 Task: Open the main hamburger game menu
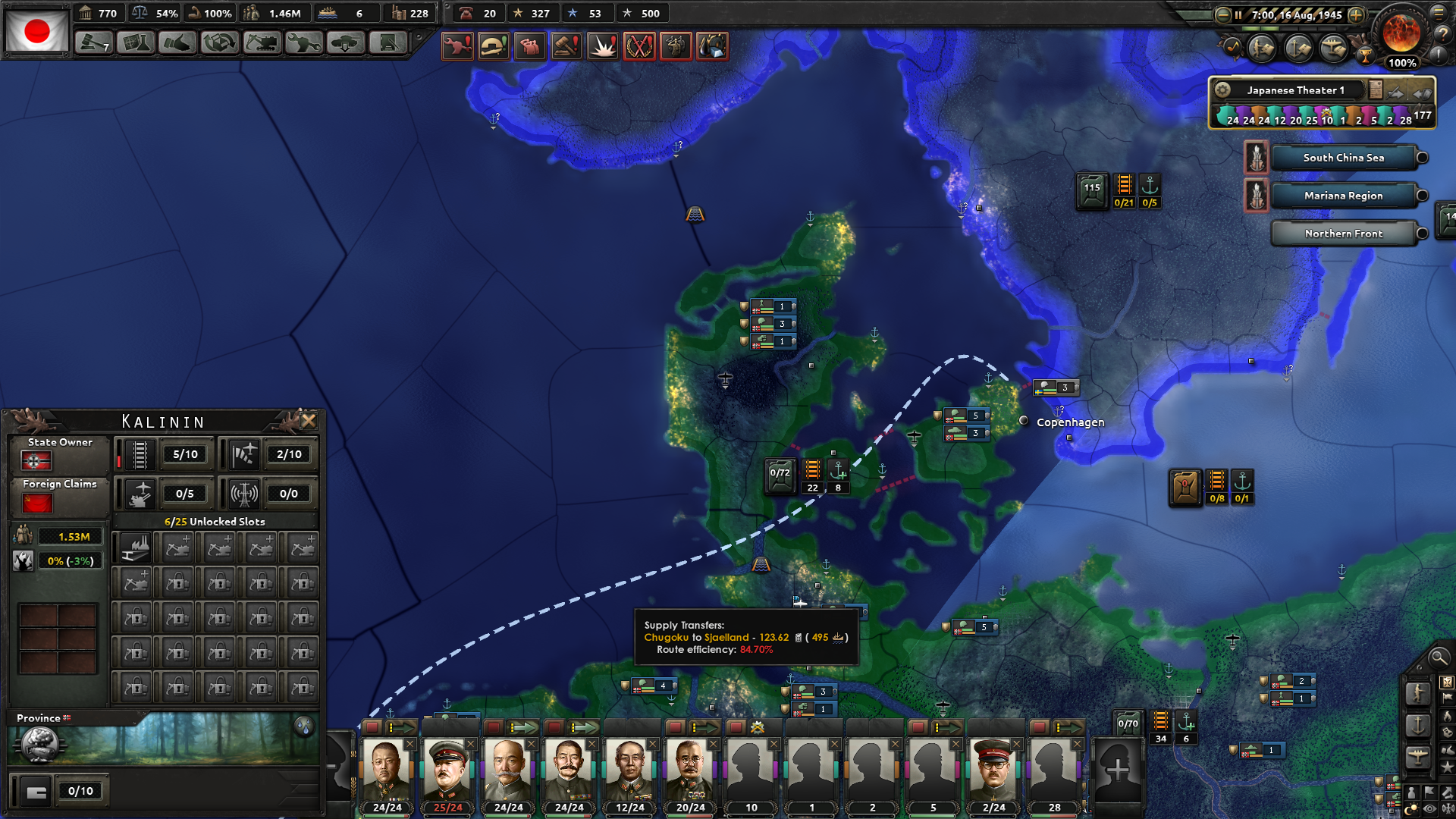tap(1439, 13)
